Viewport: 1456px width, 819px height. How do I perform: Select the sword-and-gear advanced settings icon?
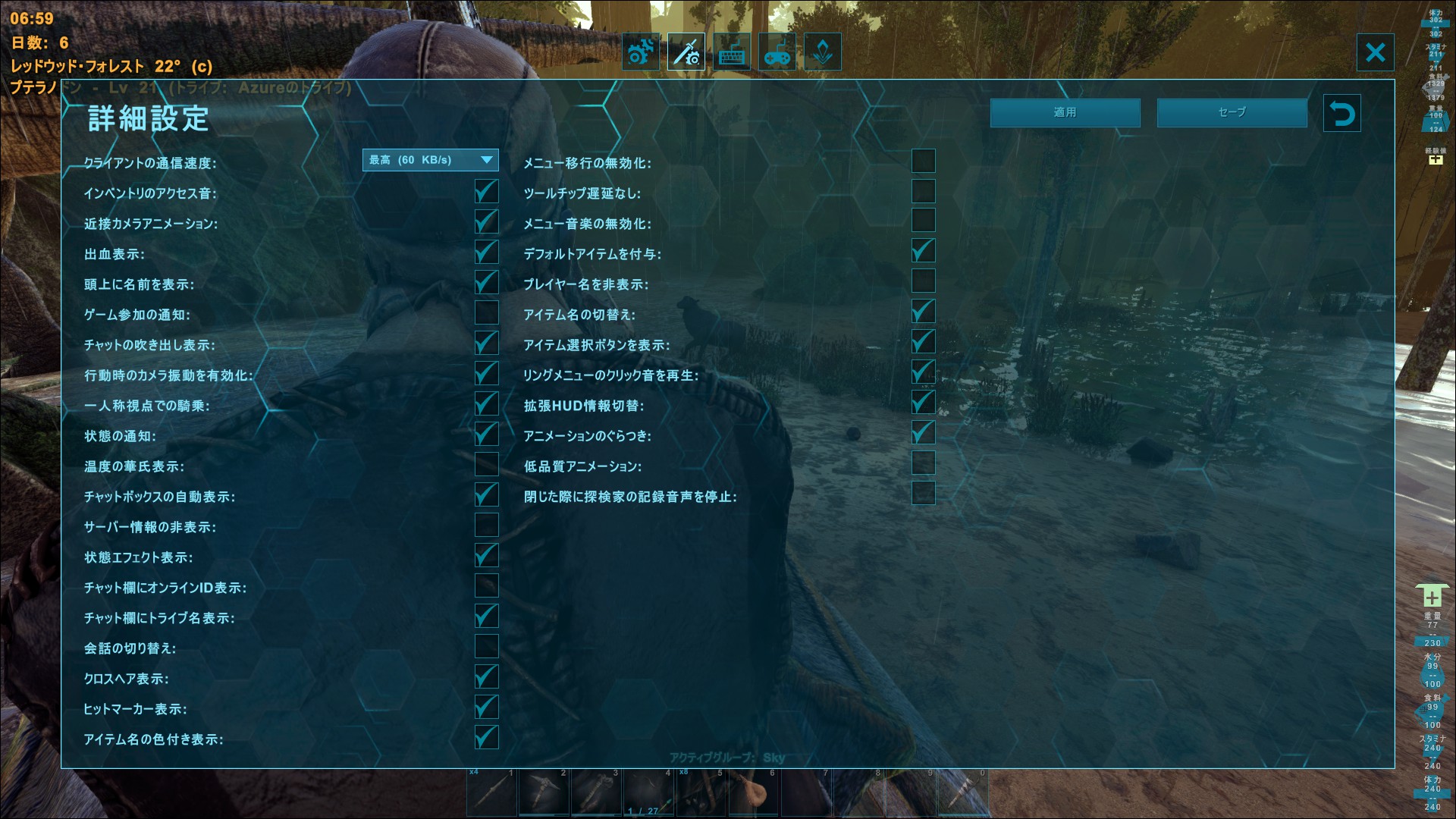(686, 52)
